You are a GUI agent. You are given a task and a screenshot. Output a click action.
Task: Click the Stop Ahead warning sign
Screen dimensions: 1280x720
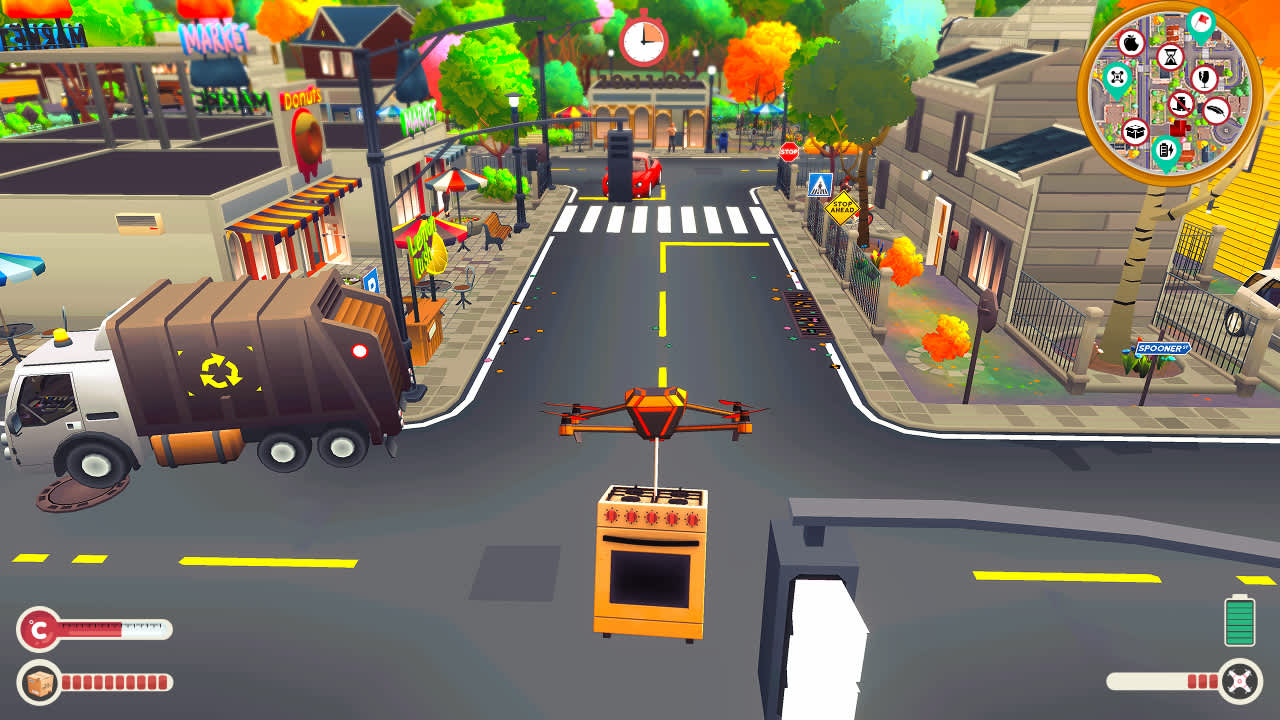843,207
